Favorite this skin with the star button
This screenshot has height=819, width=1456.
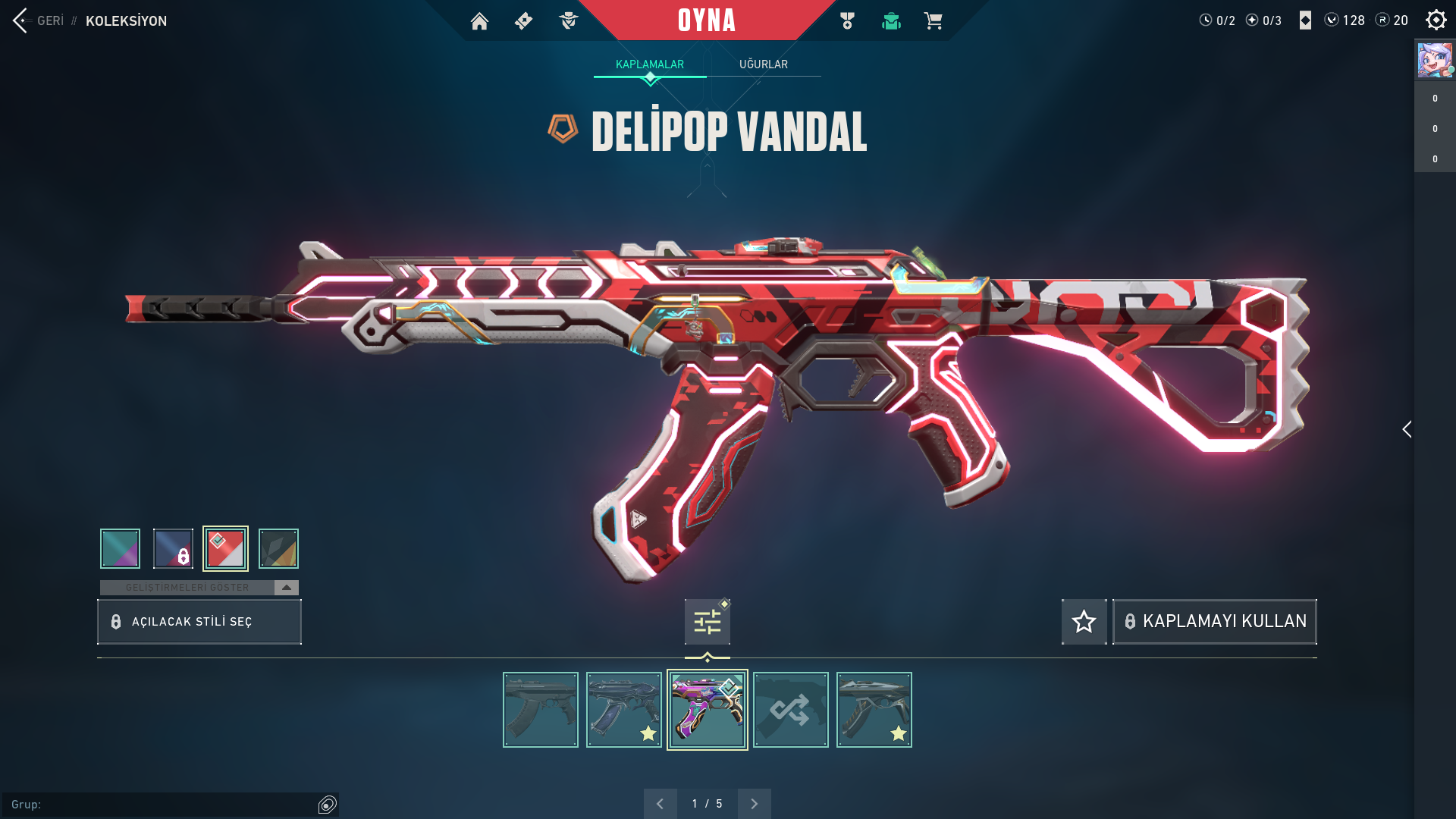pyautogui.click(x=1084, y=622)
